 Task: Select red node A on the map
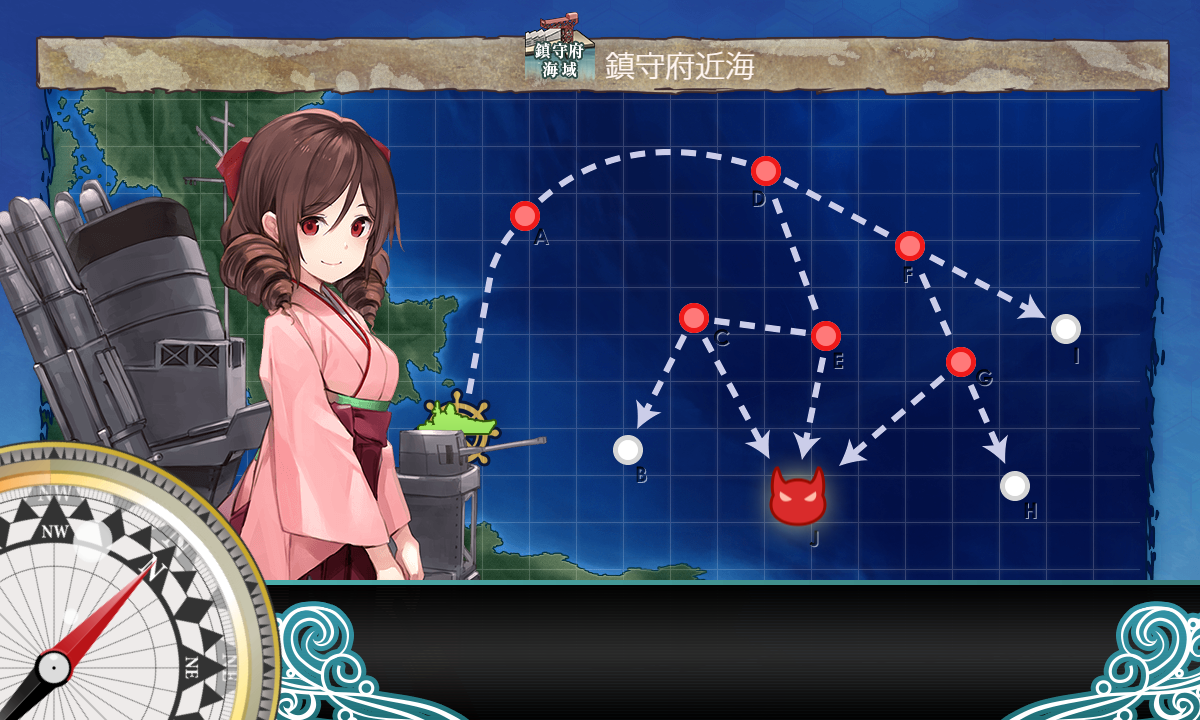(525, 216)
